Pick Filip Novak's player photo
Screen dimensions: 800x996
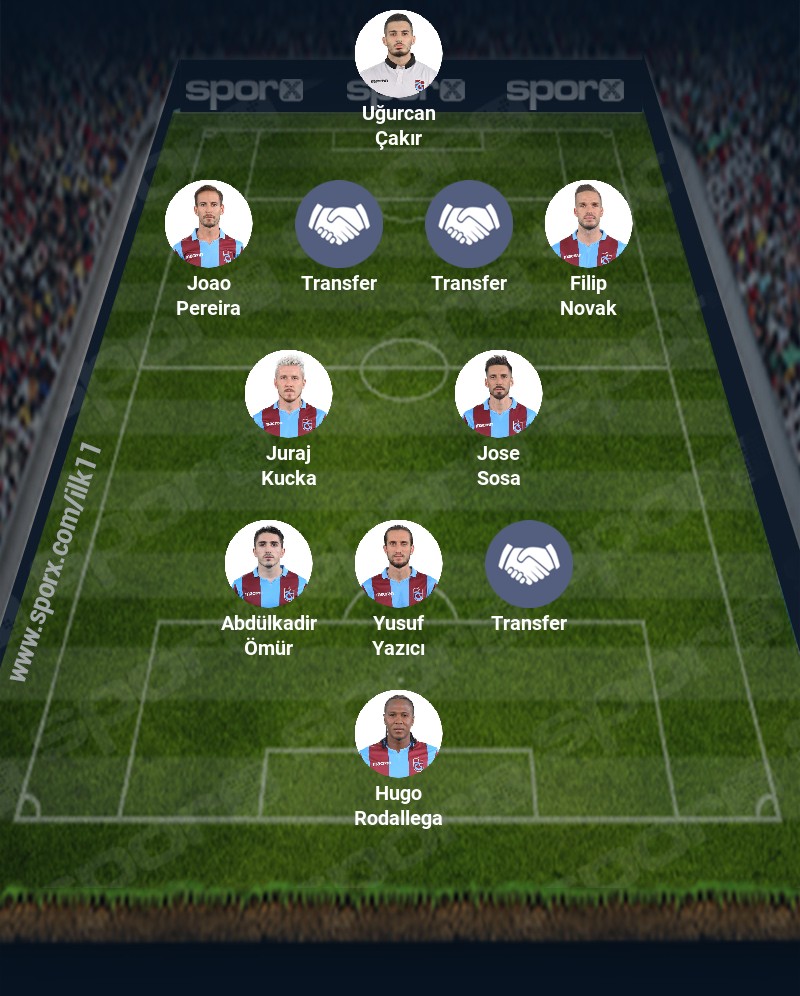pyautogui.click(x=588, y=224)
